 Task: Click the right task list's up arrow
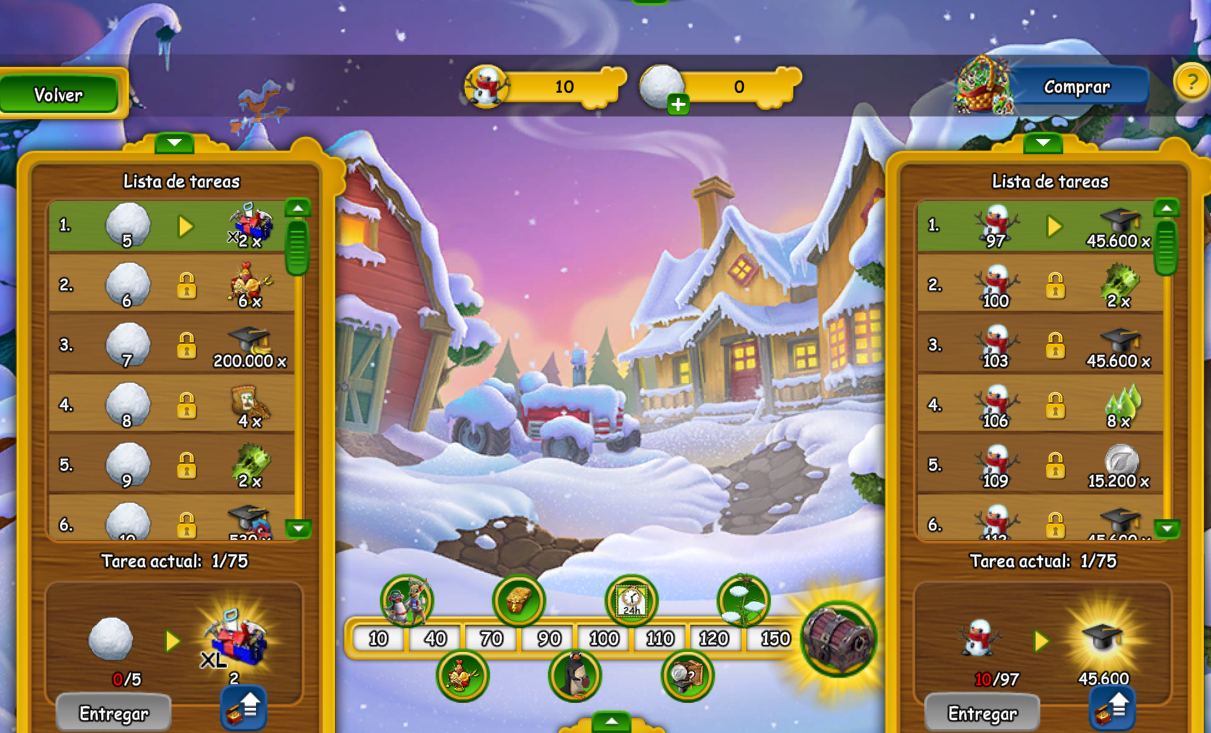[1166, 208]
